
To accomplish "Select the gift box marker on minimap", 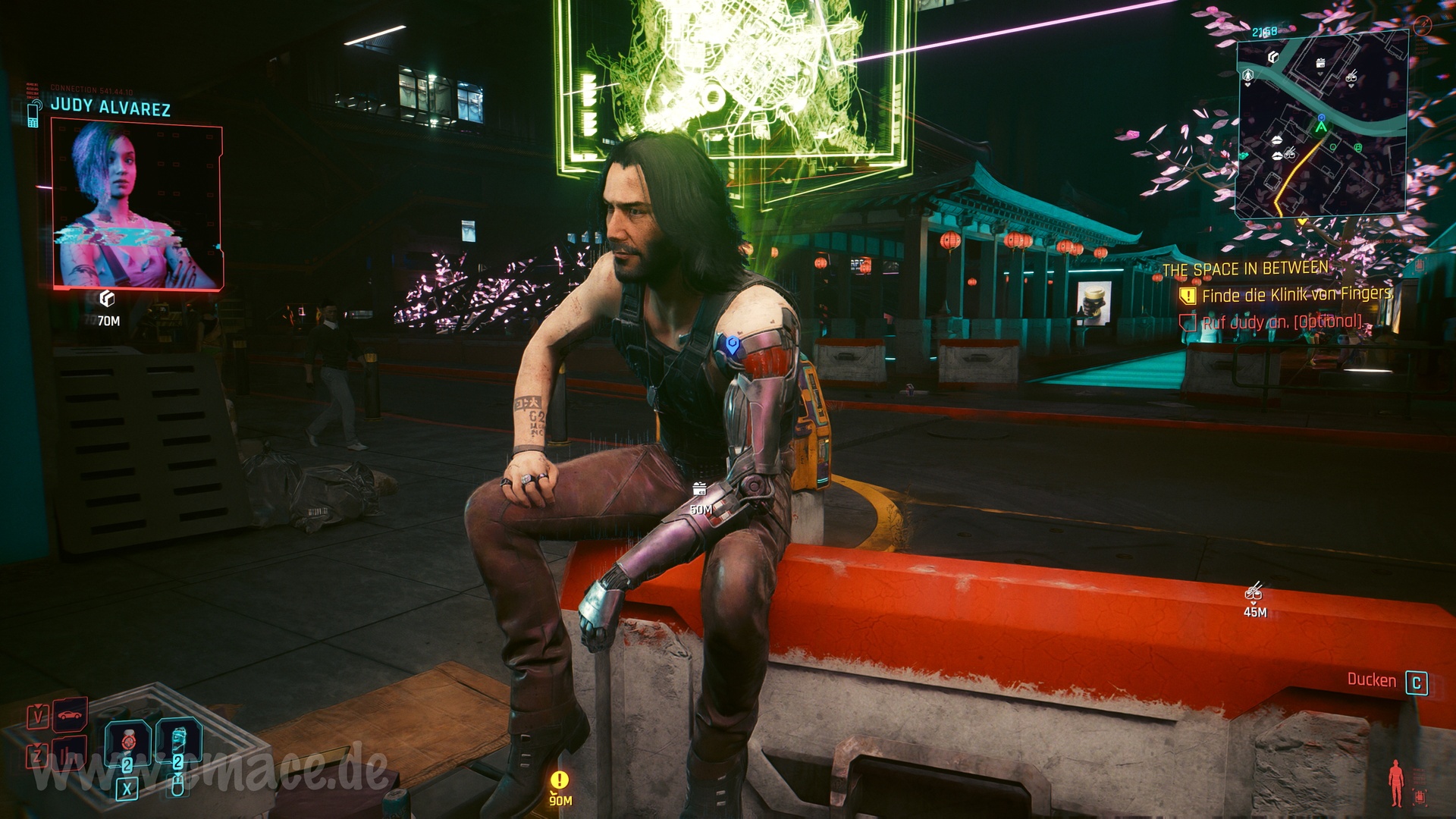I will point(1320,64).
